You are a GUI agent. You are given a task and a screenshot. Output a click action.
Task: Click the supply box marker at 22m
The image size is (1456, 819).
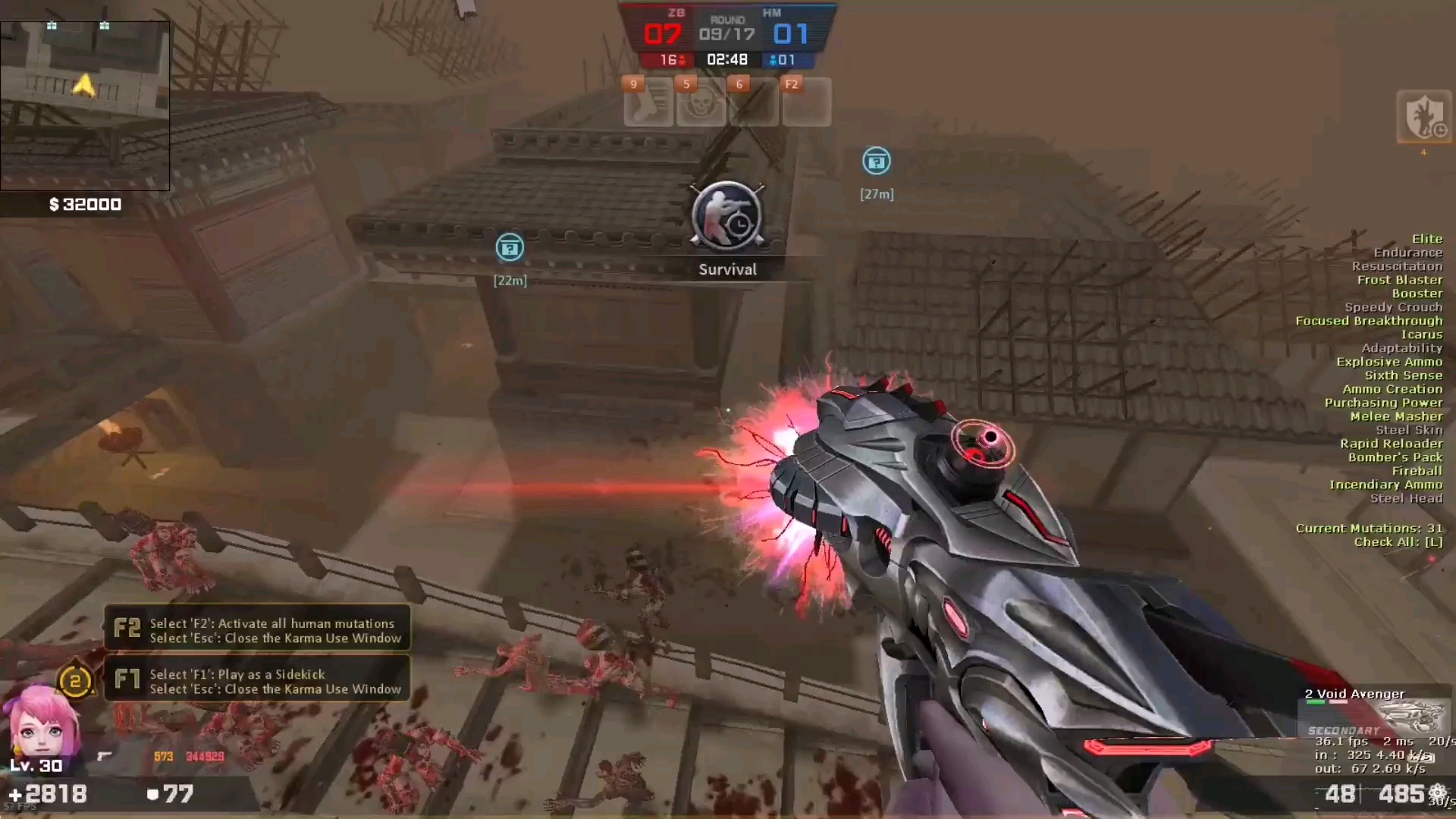pos(510,248)
